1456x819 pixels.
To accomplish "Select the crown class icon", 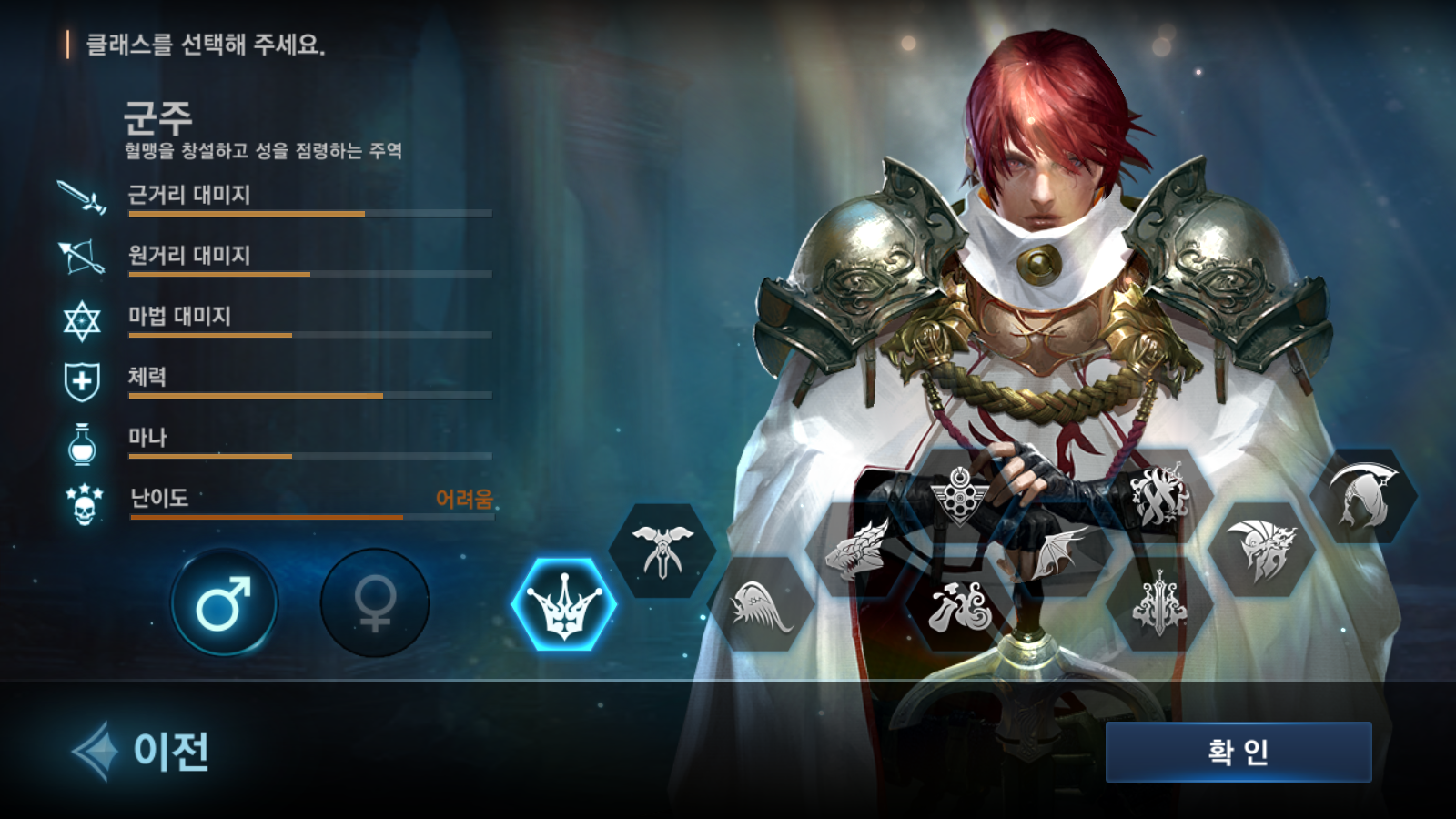I will (x=562, y=603).
